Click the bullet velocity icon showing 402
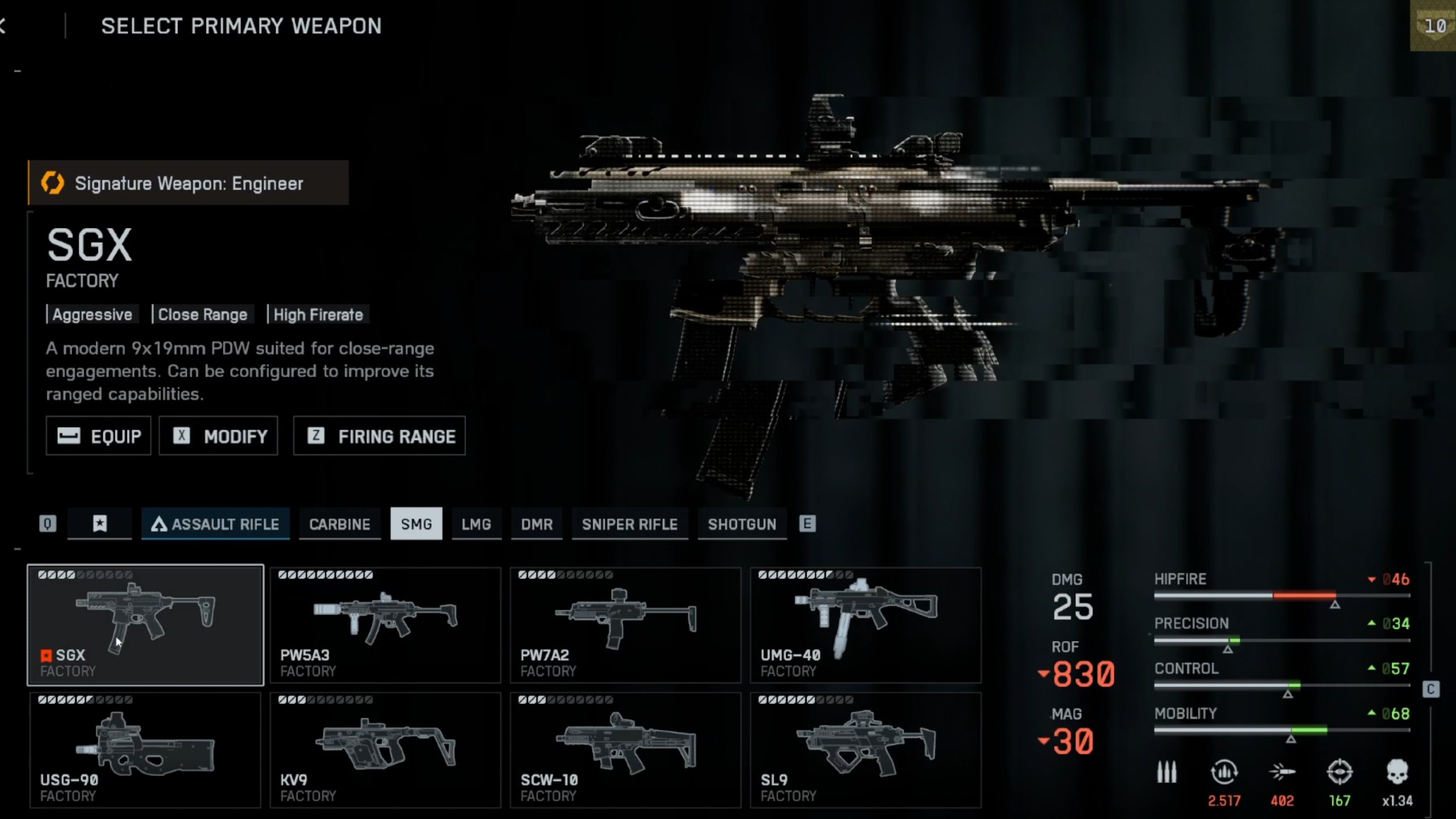Screen dimensions: 1456x819 click(x=1282, y=771)
